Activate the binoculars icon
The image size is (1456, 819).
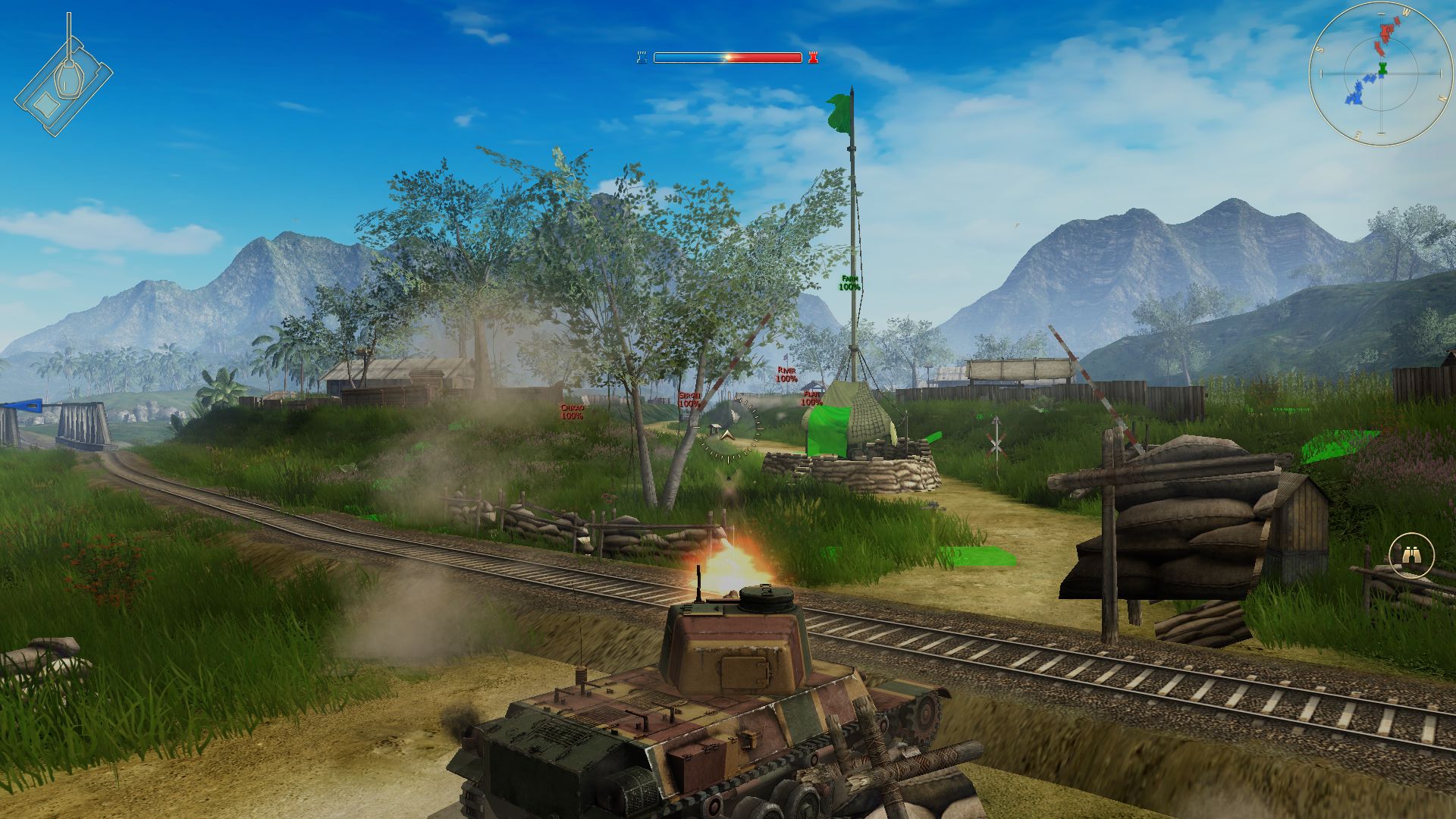1411,556
